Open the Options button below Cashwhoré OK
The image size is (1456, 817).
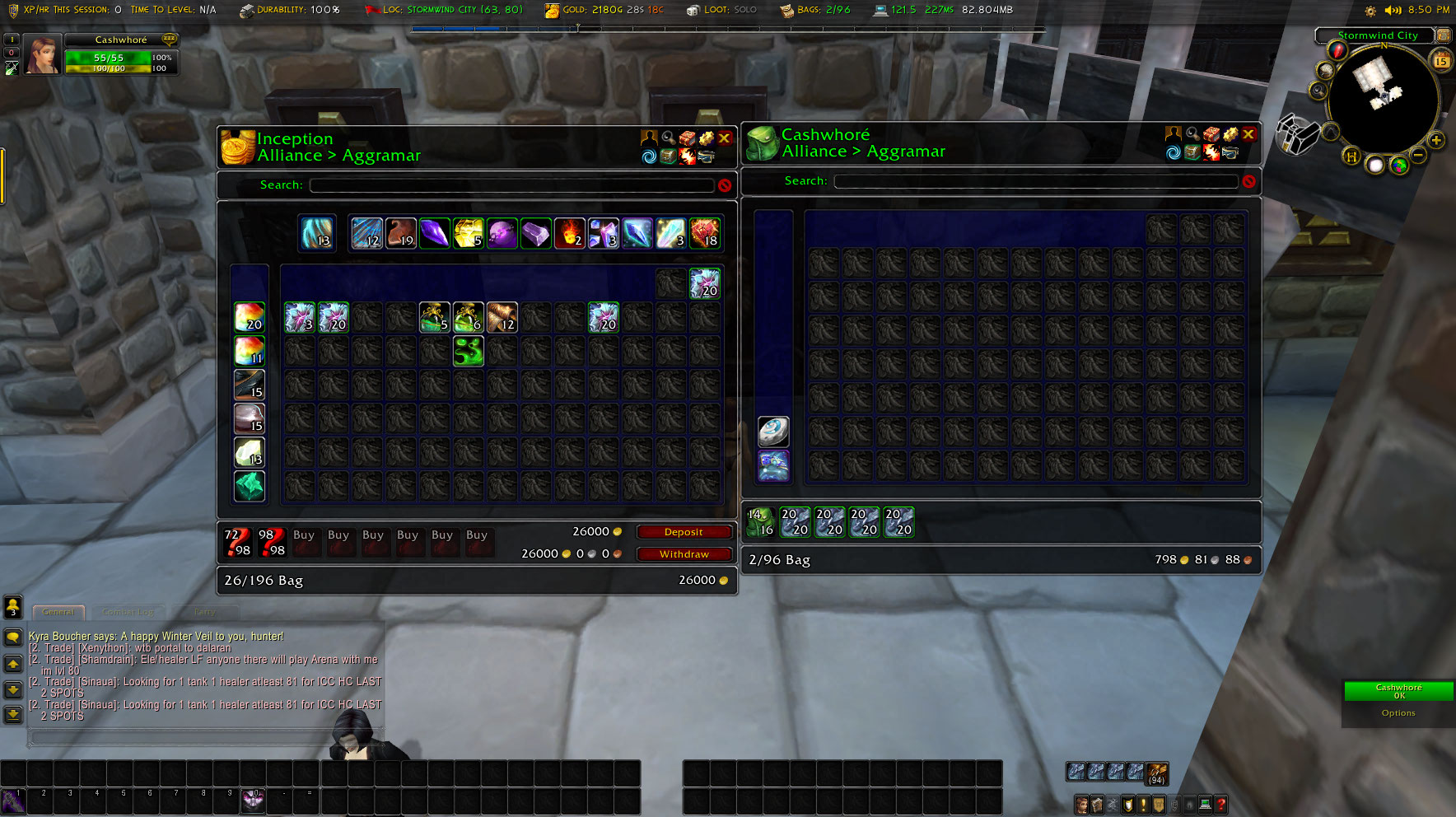pyautogui.click(x=1398, y=713)
